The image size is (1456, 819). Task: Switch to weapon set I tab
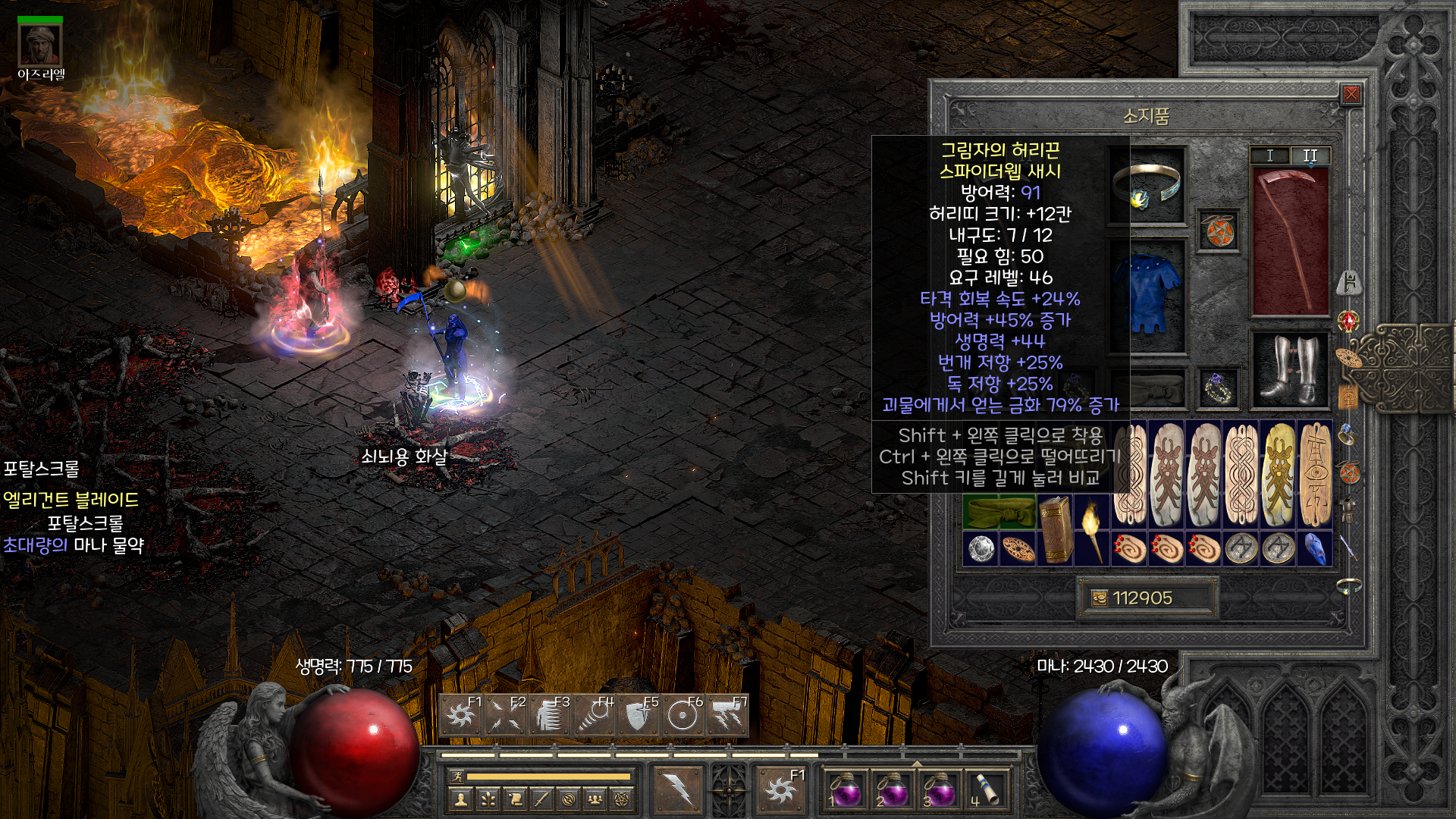pos(1270,155)
